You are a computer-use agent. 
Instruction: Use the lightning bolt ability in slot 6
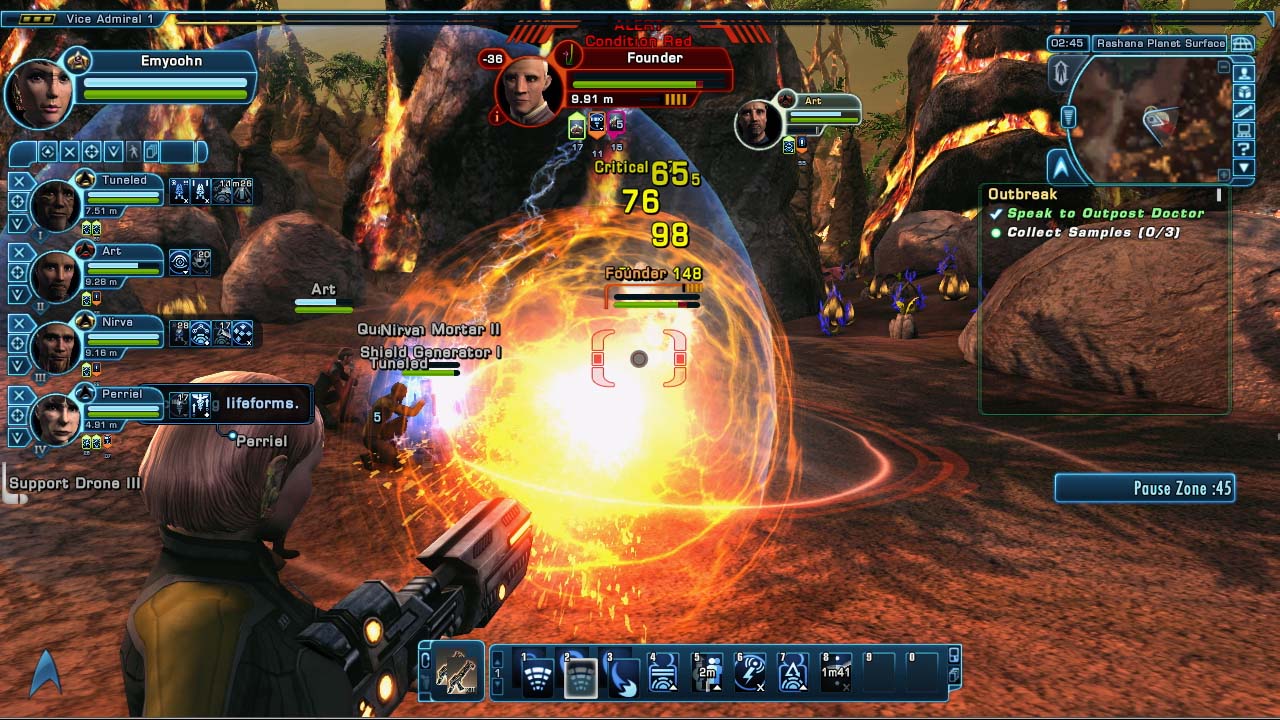point(750,675)
